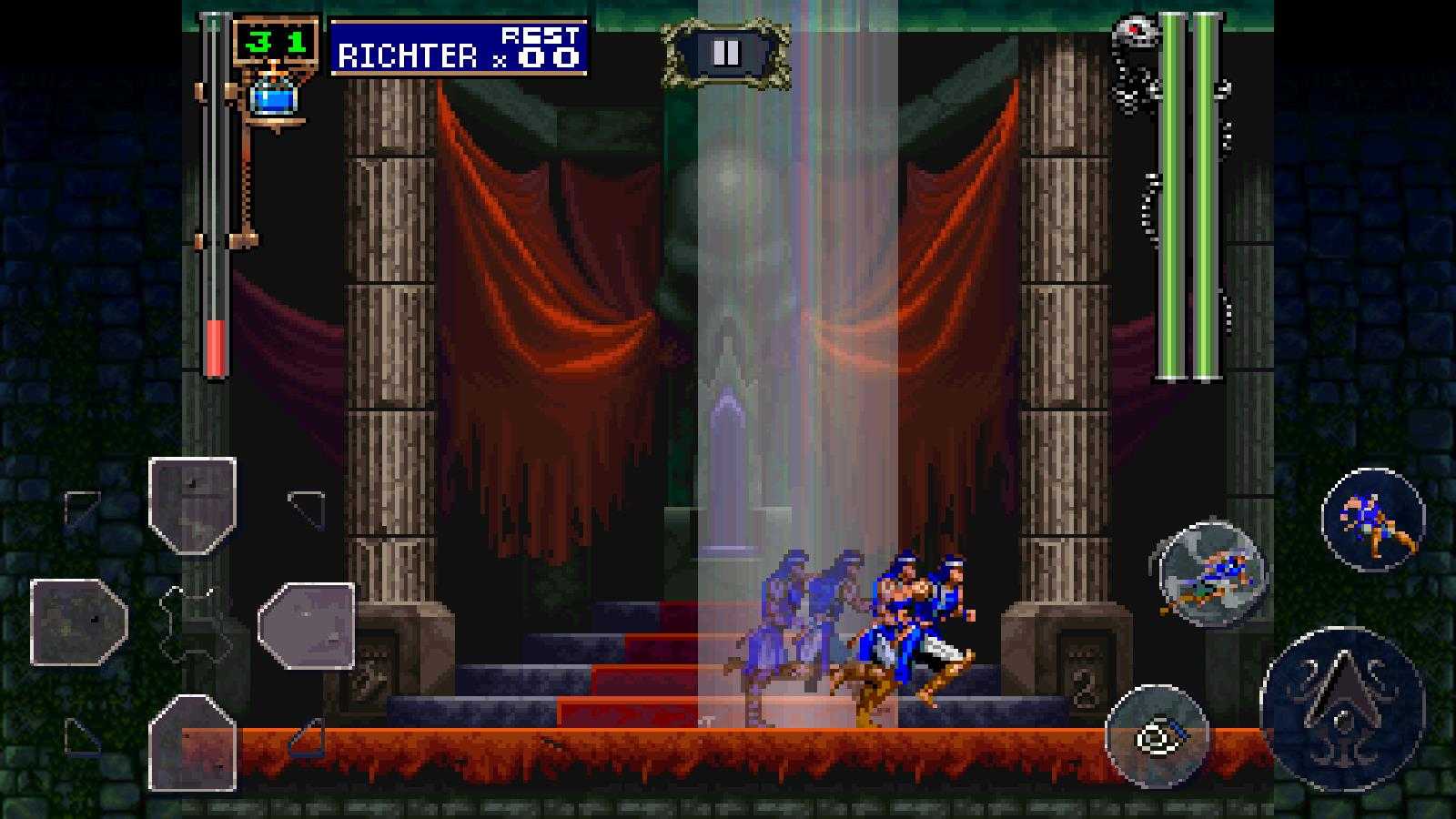Tap the down-left diagonal arrow
The width and height of the screenshot is (1456, 819).
82,736
